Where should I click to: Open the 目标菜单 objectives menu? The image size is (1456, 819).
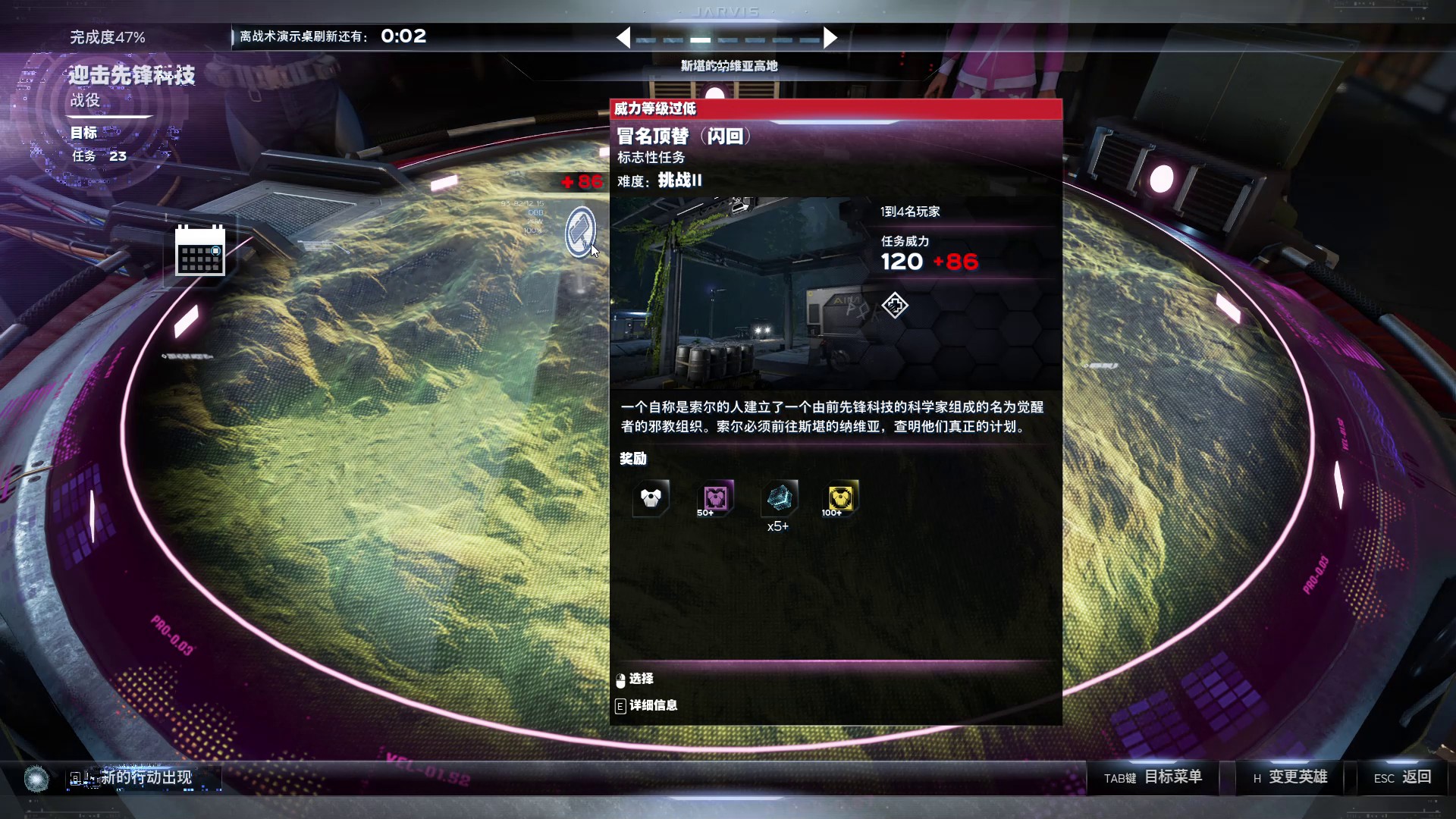point(1153,777)
